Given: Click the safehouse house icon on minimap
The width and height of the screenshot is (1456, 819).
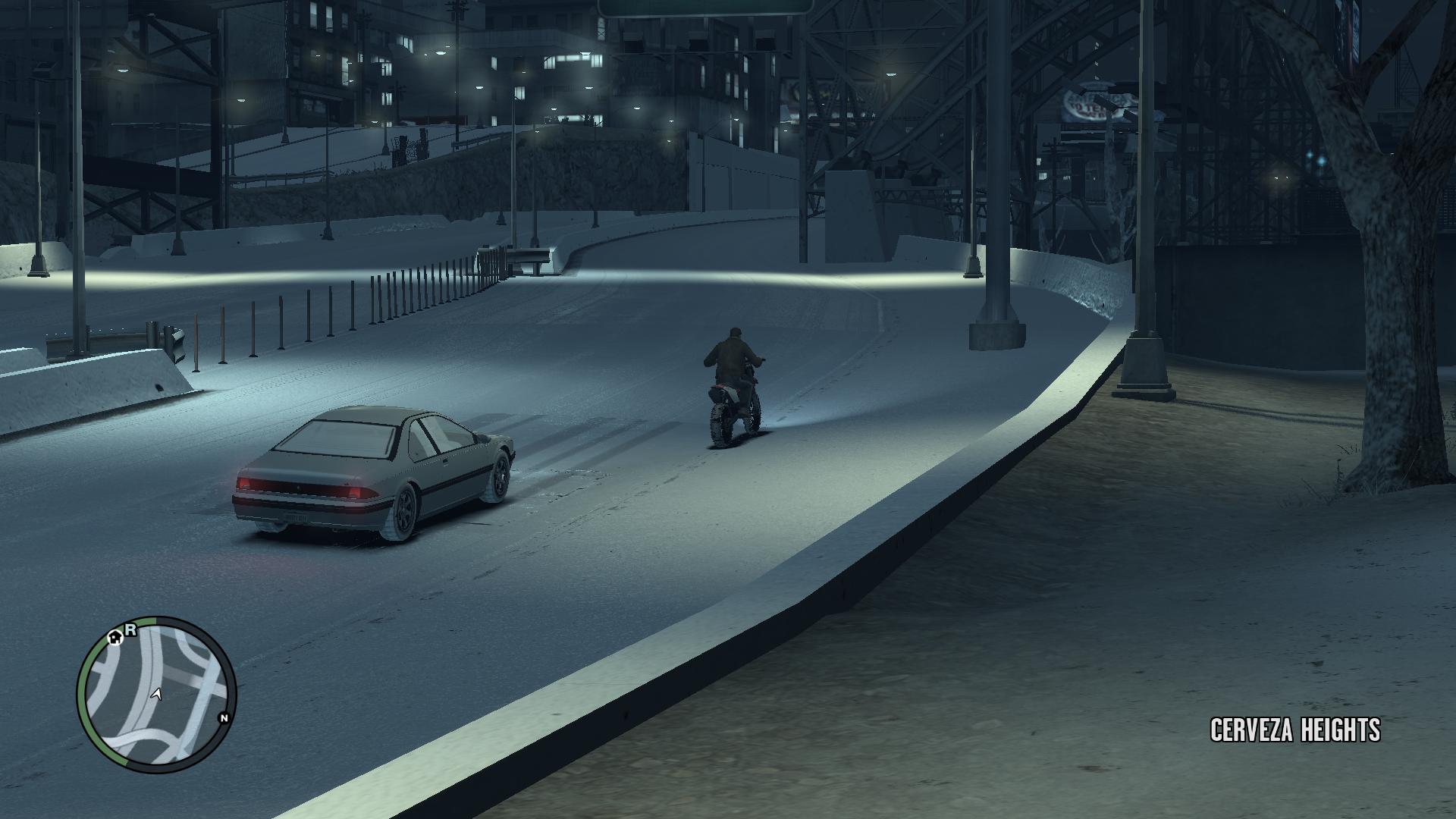Looking at the screenshot, I should click(114, 638).
